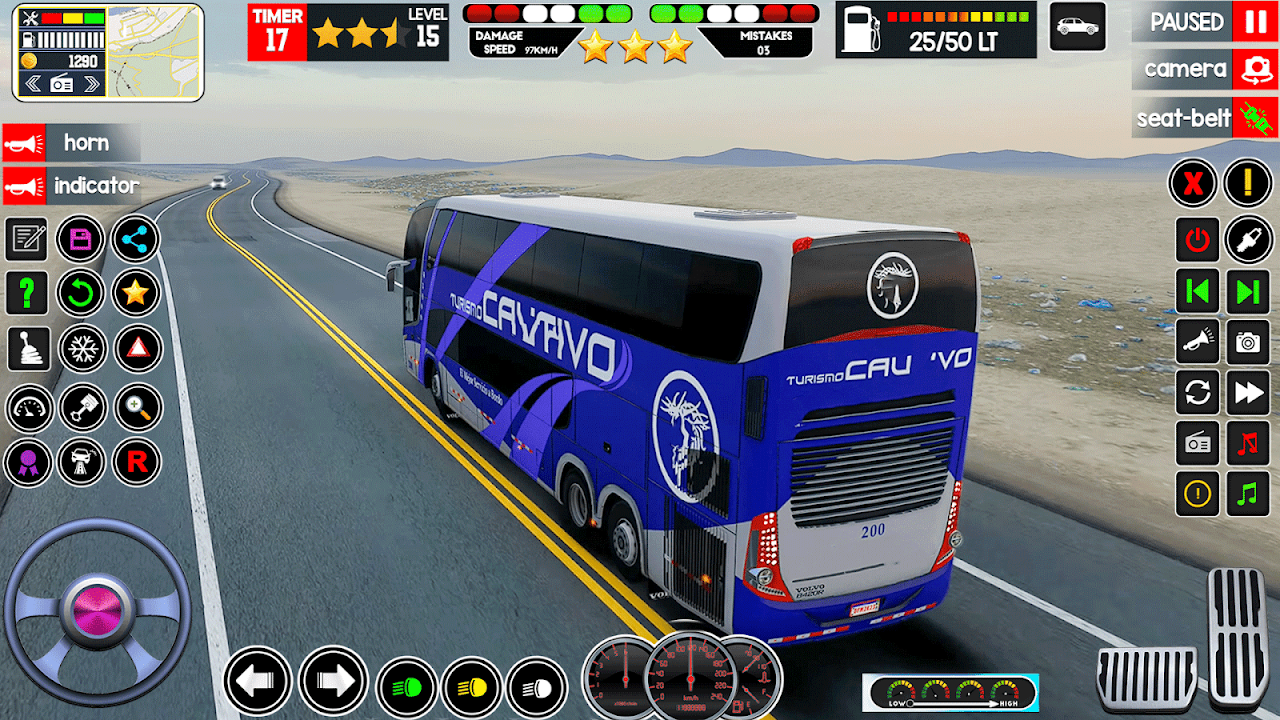Activate the indicator button

(x=70, y=186)
